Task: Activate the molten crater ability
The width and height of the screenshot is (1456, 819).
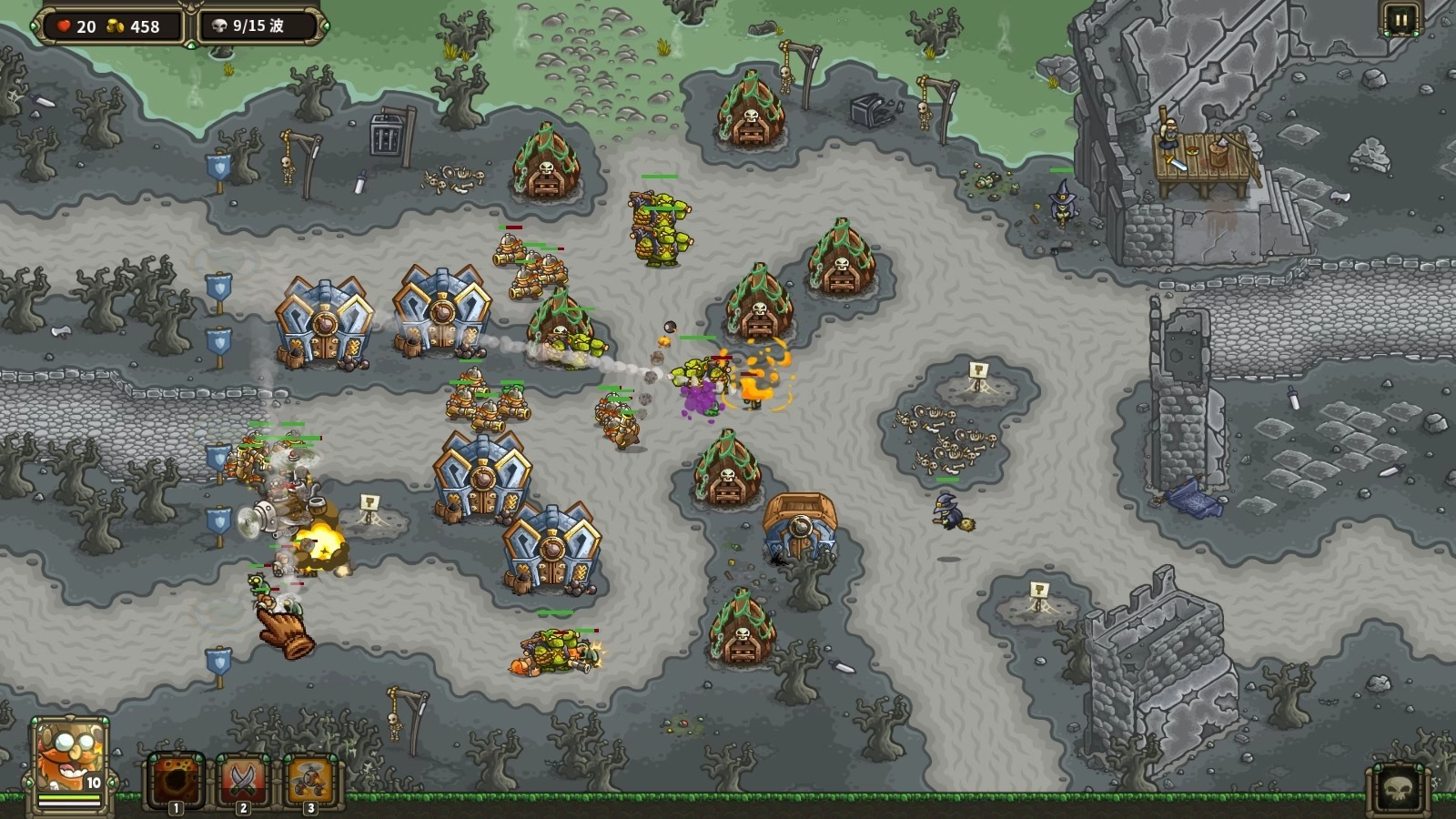Action: pyautogui.click(x=176, y=781)
